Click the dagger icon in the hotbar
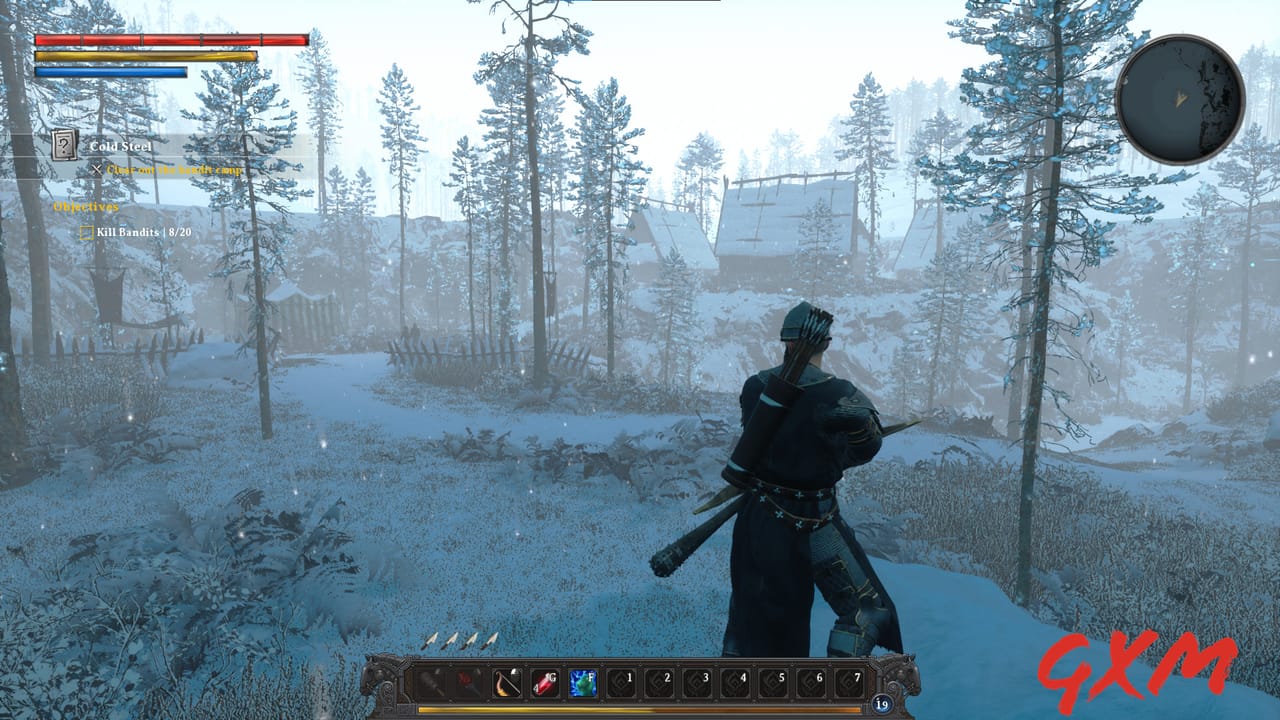1280x720 pixels. point(467,683)
